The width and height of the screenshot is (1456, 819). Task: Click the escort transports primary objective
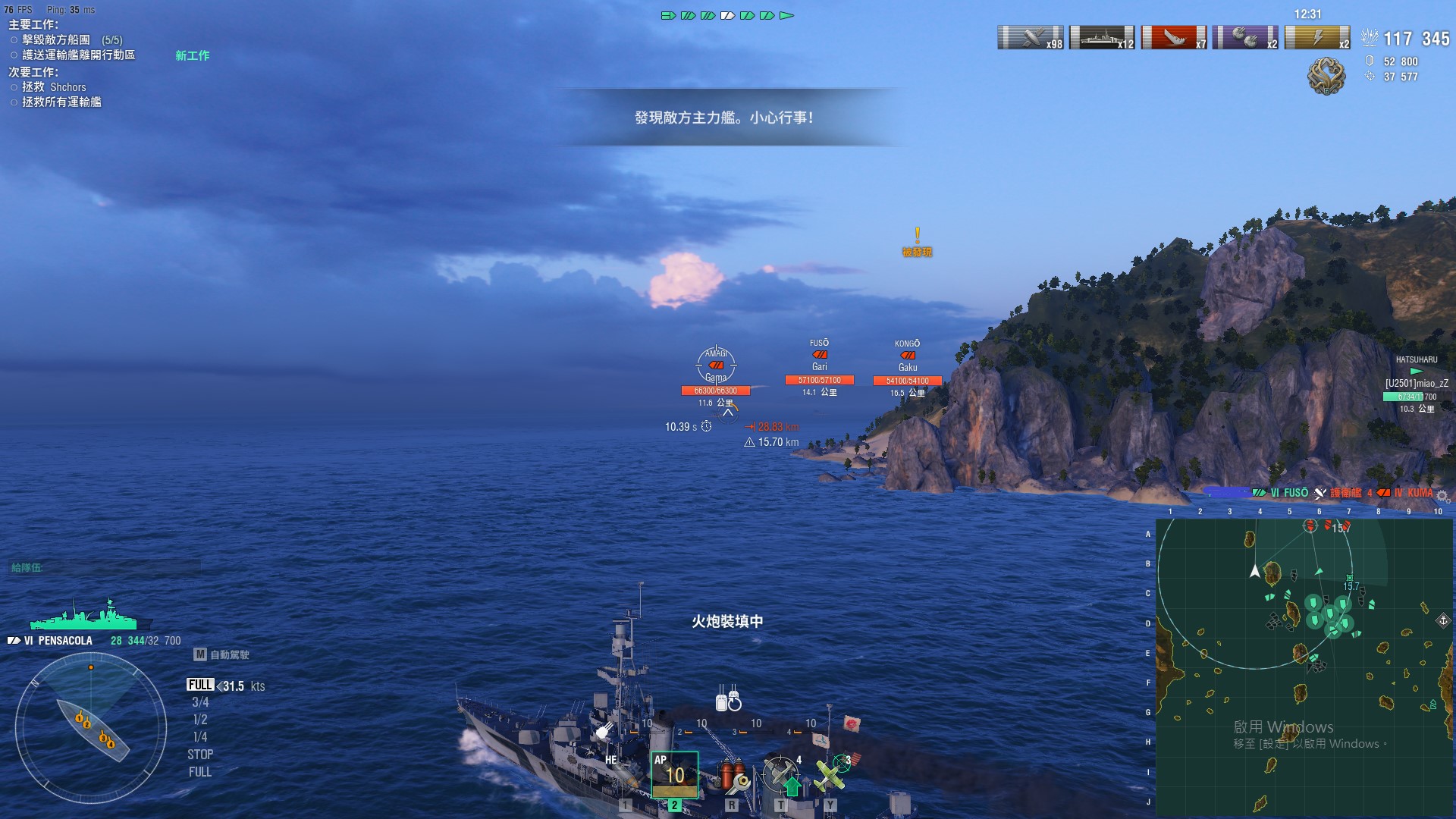pyautogui.click(x=78, y=55)
